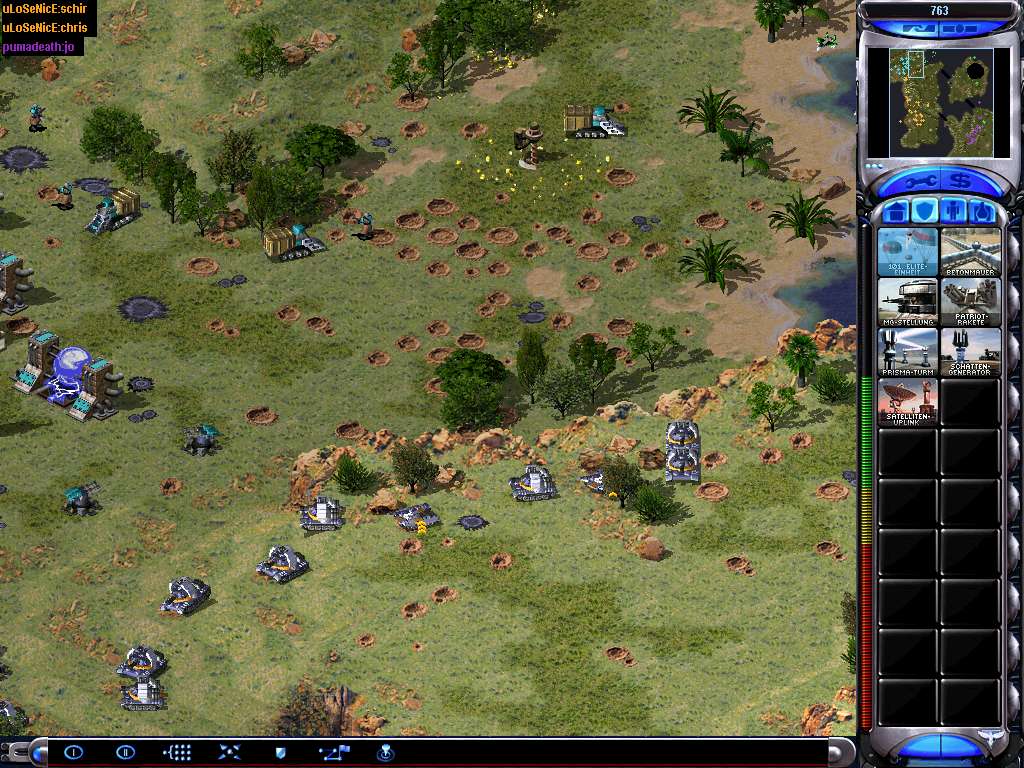The image size is (1024, 768).
Task: Open the infantry build tab
Action: pos(954,211)
